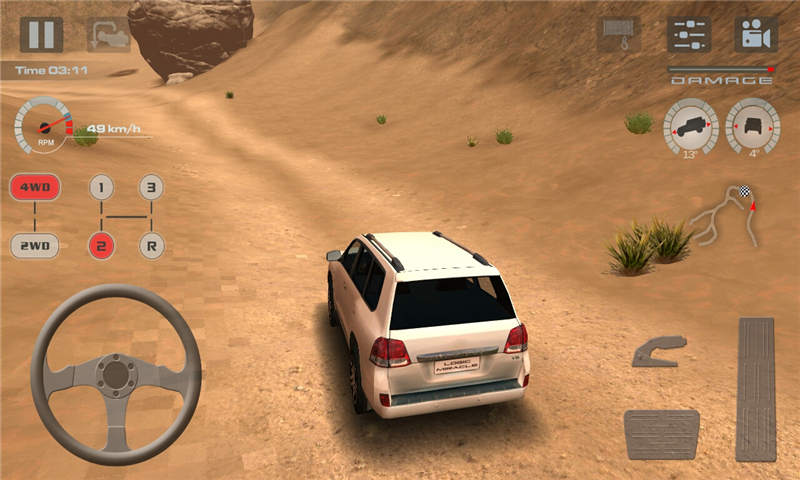Pause the game
This screenshot has width=800, height=480.
(41, 34)
